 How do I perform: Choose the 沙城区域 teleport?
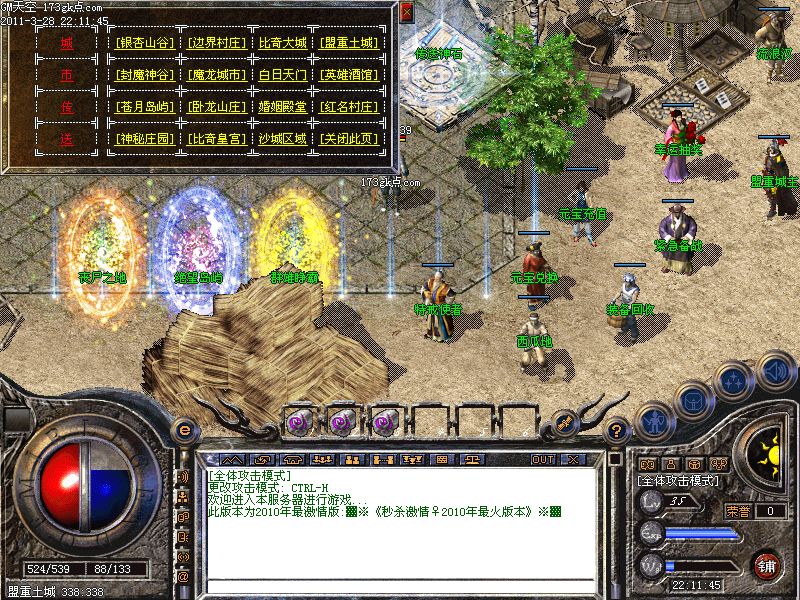282,140
